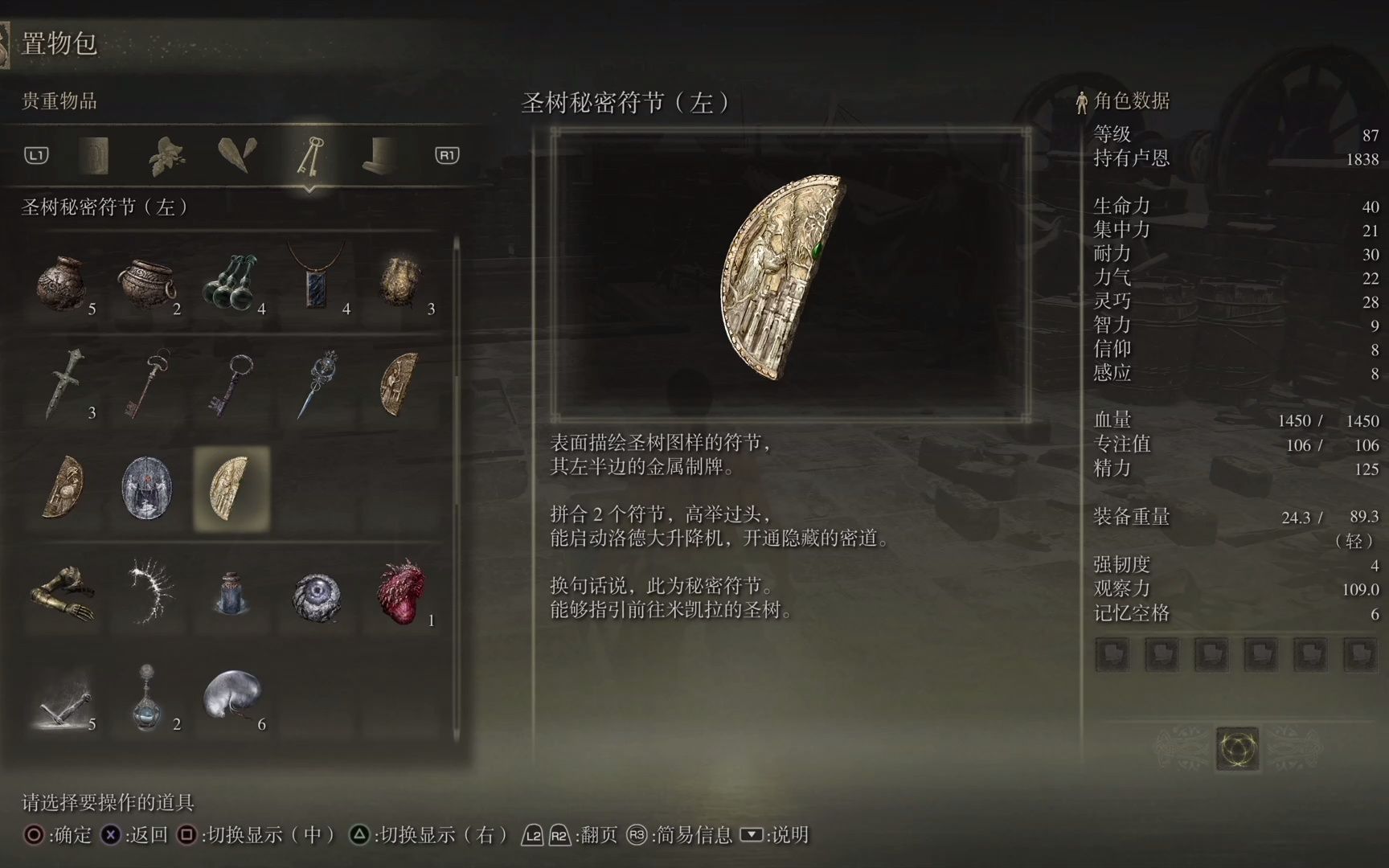Select the rusty reddish key
The height and width of the screenshot is (868, 1389).
pos(148,386)
